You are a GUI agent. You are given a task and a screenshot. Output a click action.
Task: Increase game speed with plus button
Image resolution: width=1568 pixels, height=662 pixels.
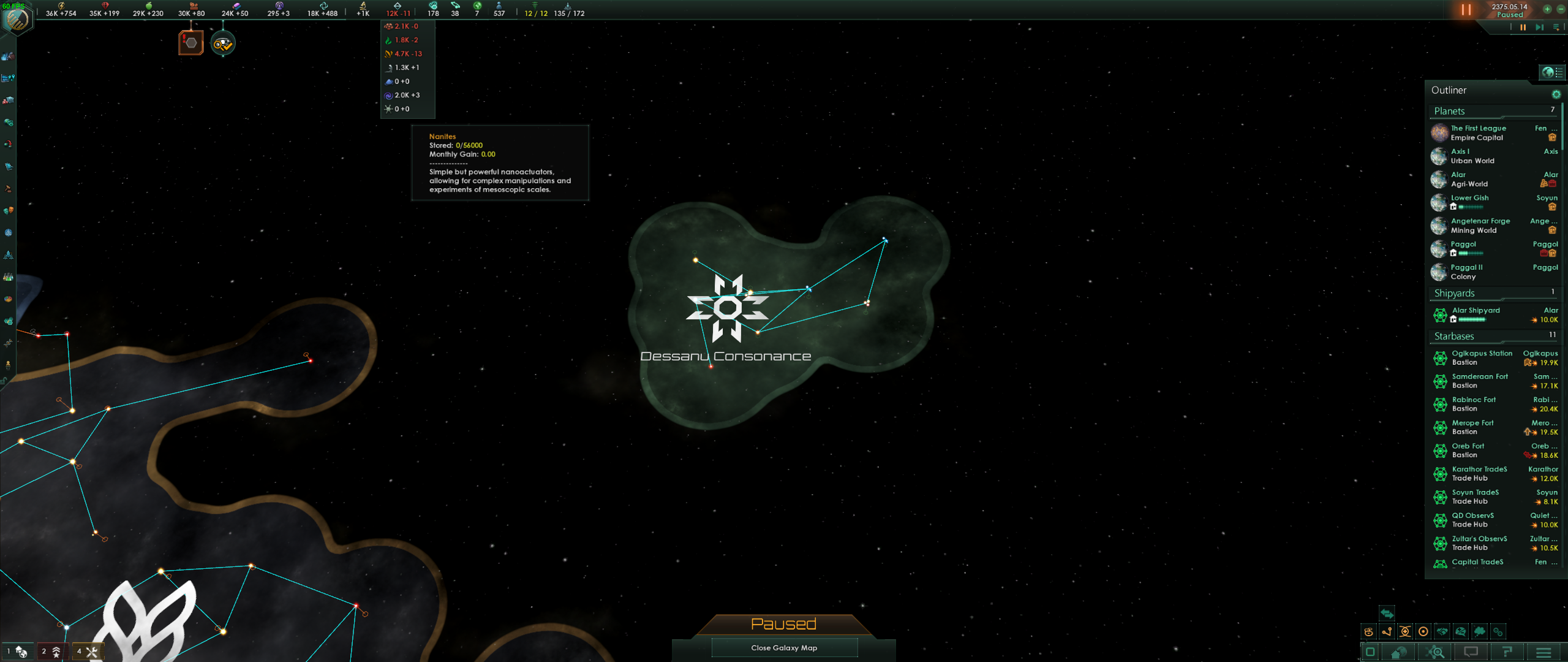pyautogui.click(x=1547, y=9)
